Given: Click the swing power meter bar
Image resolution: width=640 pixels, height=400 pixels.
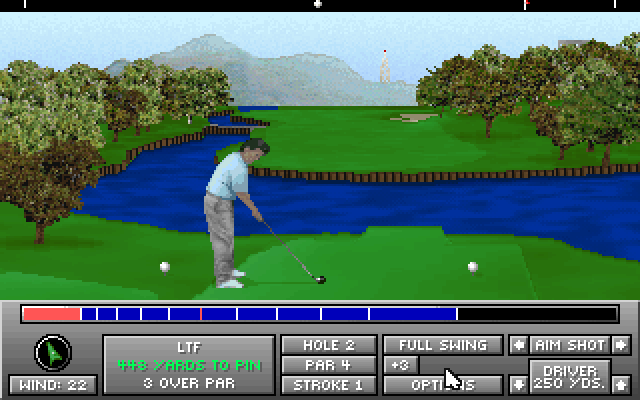Looking at the screenshot, I should 320,314.
